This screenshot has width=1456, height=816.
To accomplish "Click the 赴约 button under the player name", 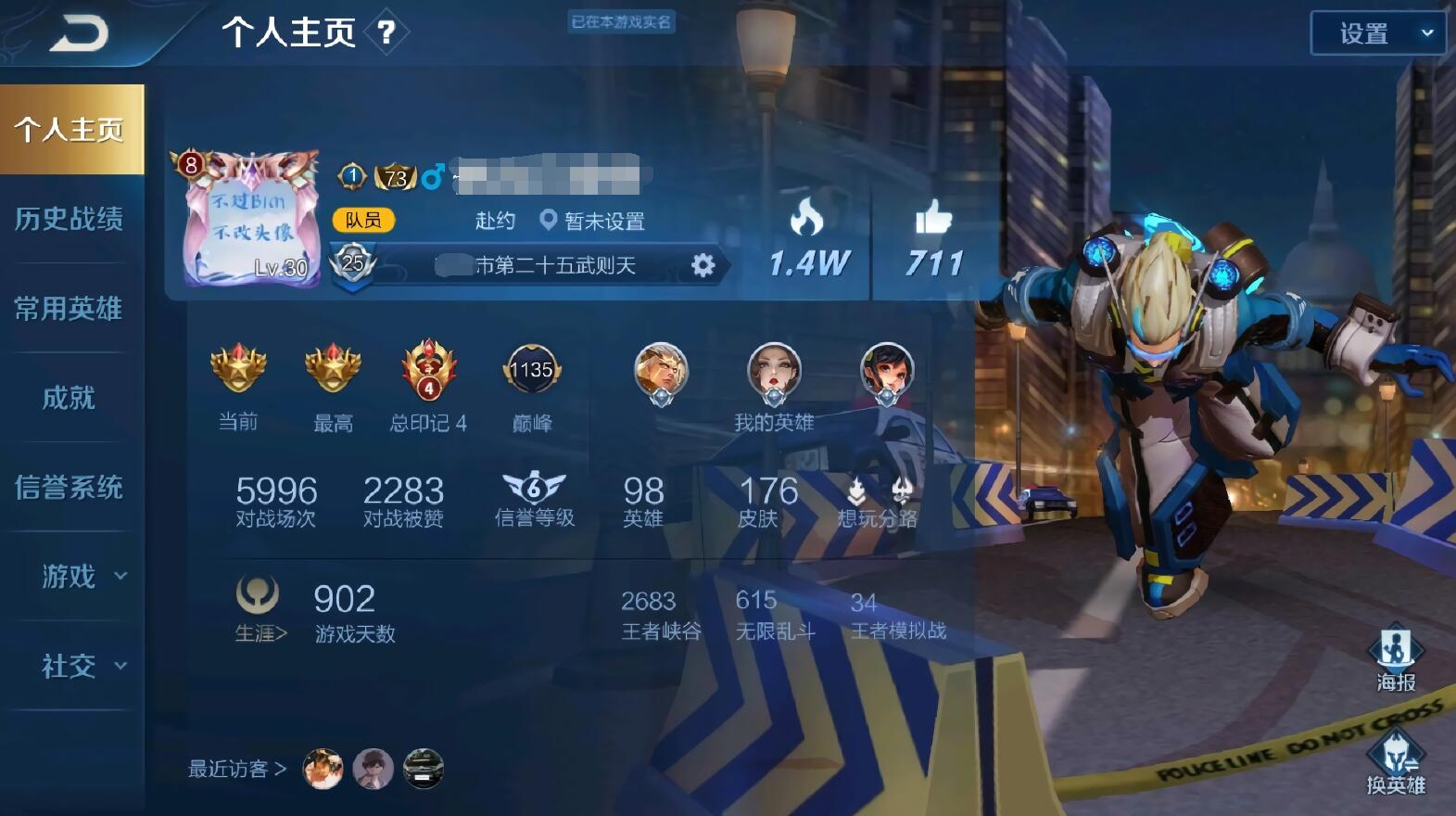I will (x=493, y=222).
